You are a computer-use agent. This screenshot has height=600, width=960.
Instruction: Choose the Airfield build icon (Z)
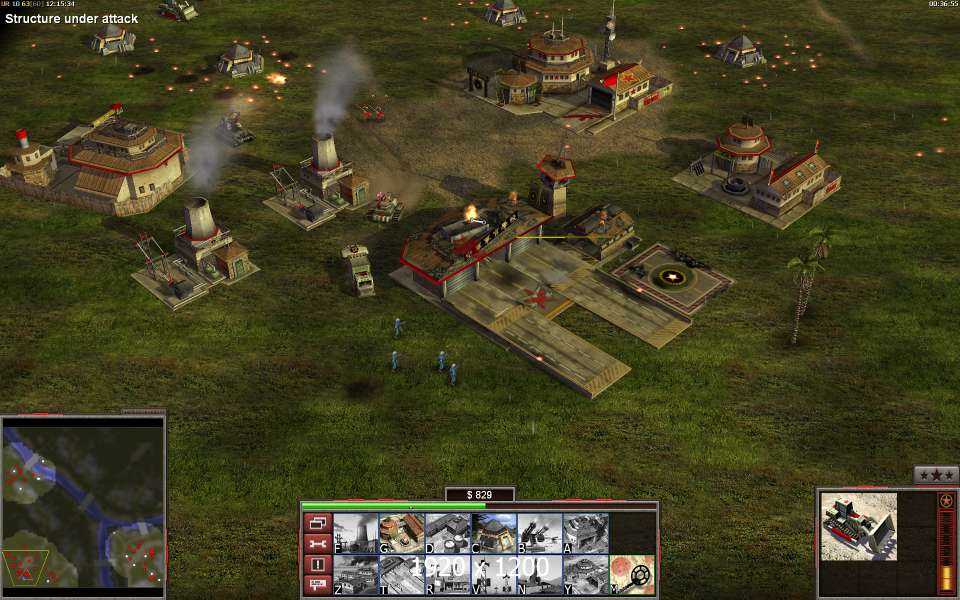click(355, 575)
